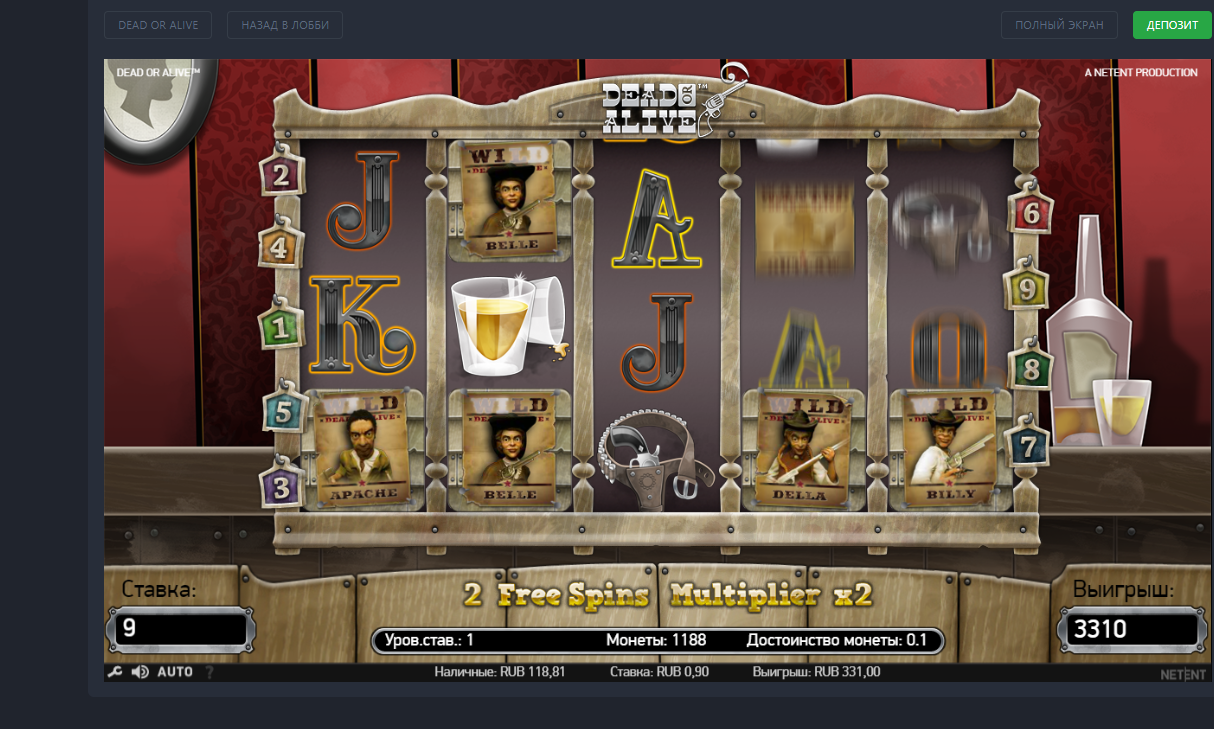Switch to ПОЛНЫЙ ЭКРАН fullscreen mode
The width and height of the screenshot is (1214, 729).
point(1059,25)
